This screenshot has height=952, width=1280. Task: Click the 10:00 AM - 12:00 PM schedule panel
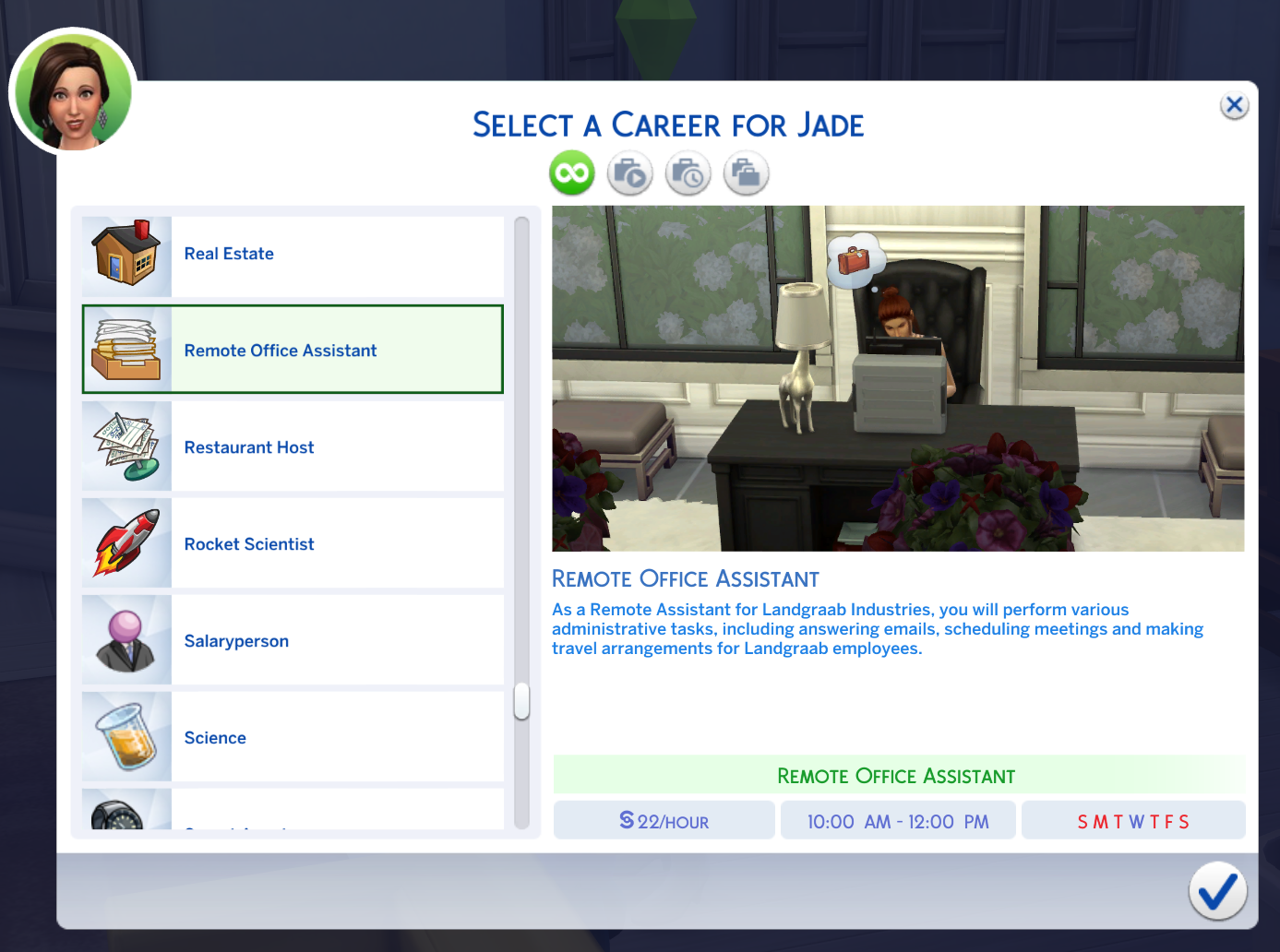pyautogui.click(x=898, y=820)
